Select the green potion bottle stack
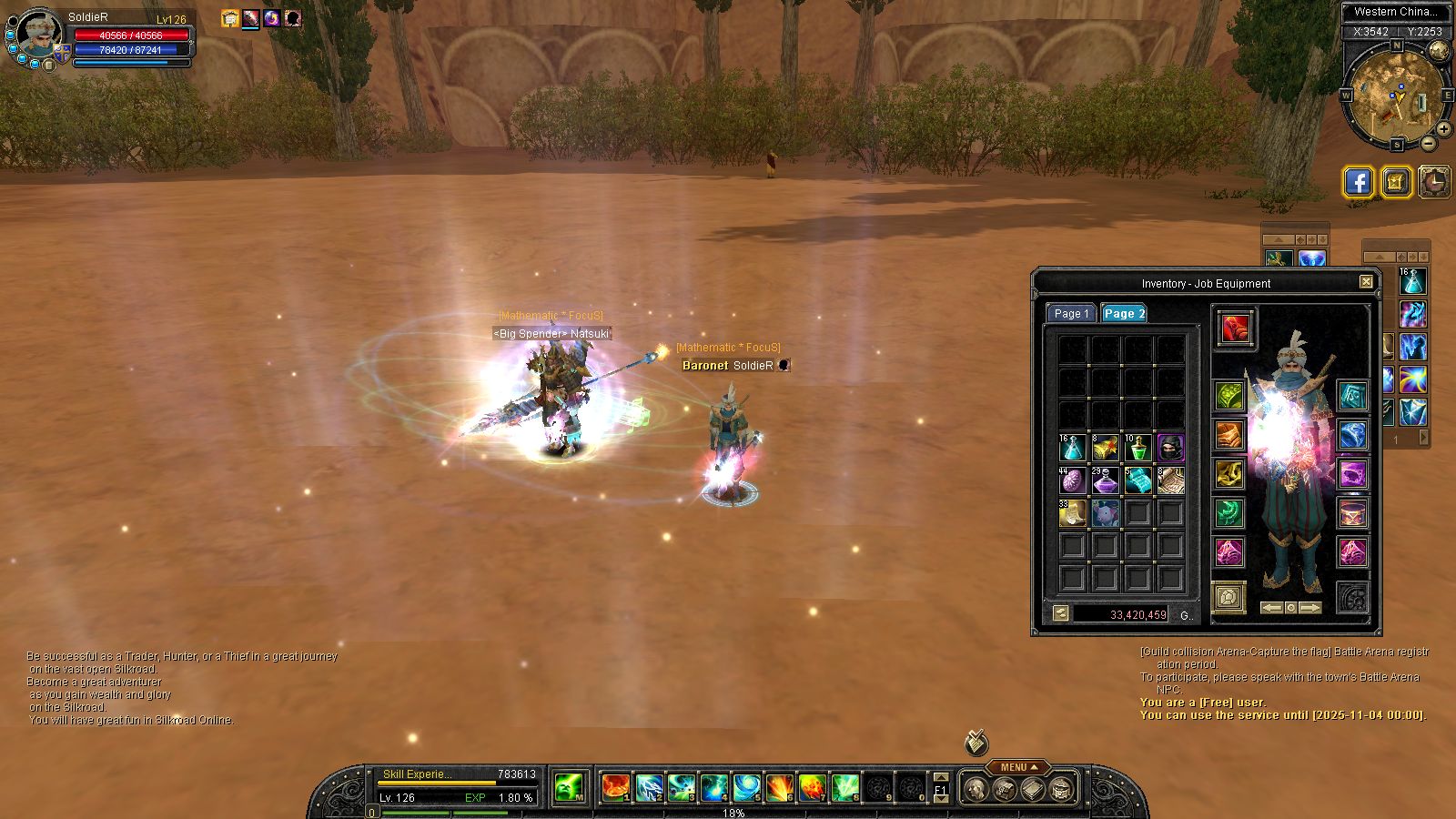The image size is (1456, 819). coord(1137,448)
